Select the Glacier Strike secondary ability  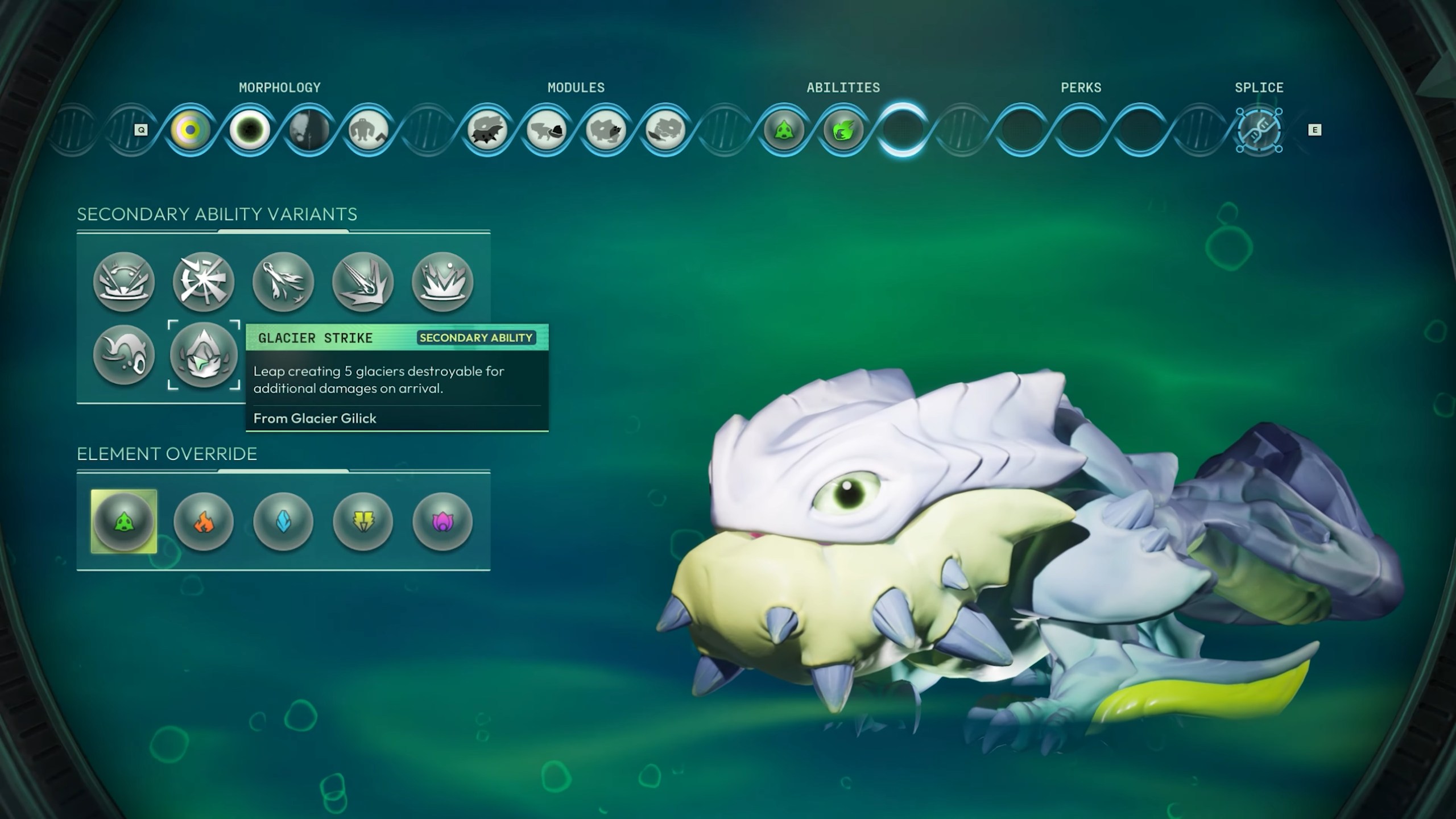pos(204,354)
